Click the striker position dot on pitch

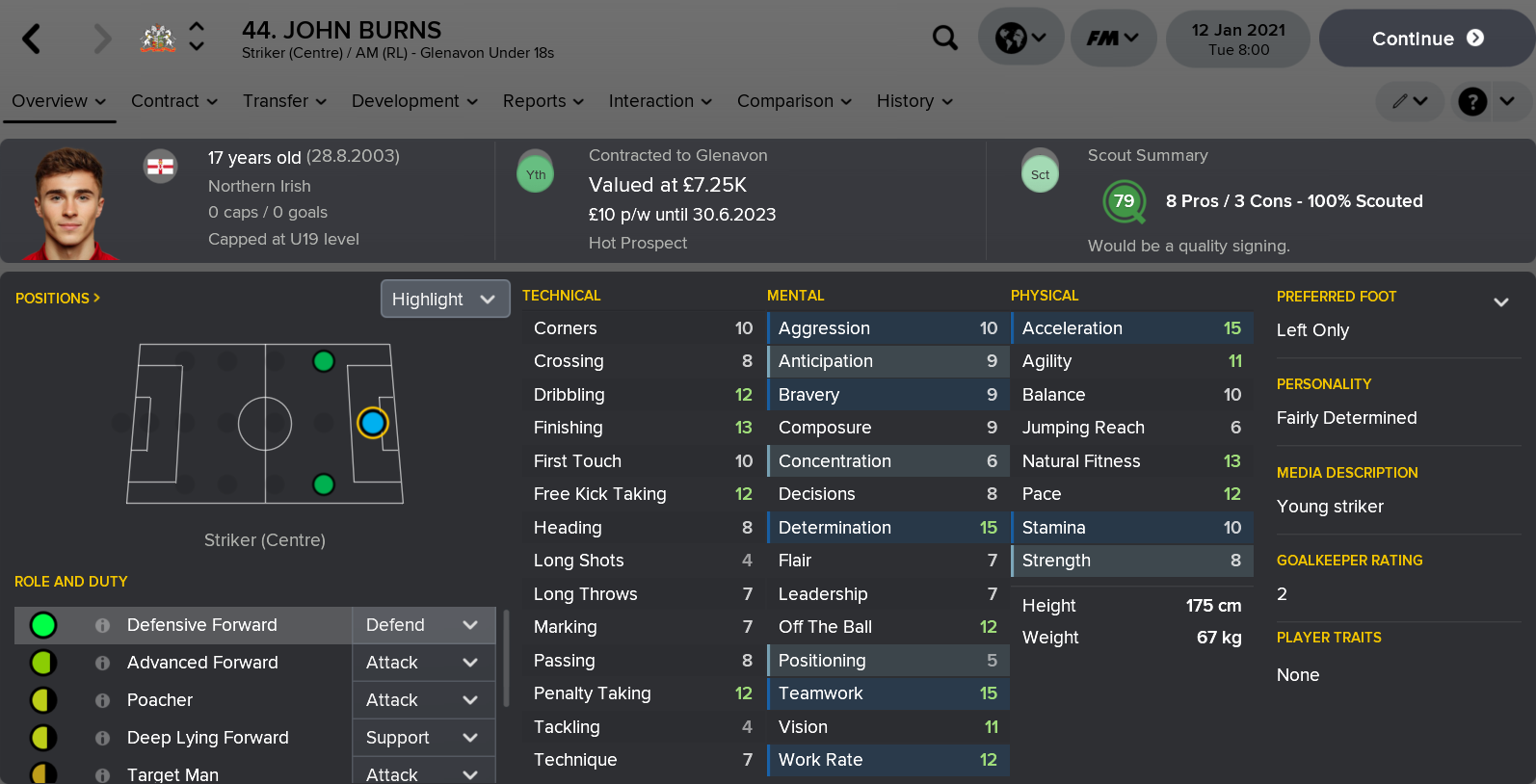[374, 424]
